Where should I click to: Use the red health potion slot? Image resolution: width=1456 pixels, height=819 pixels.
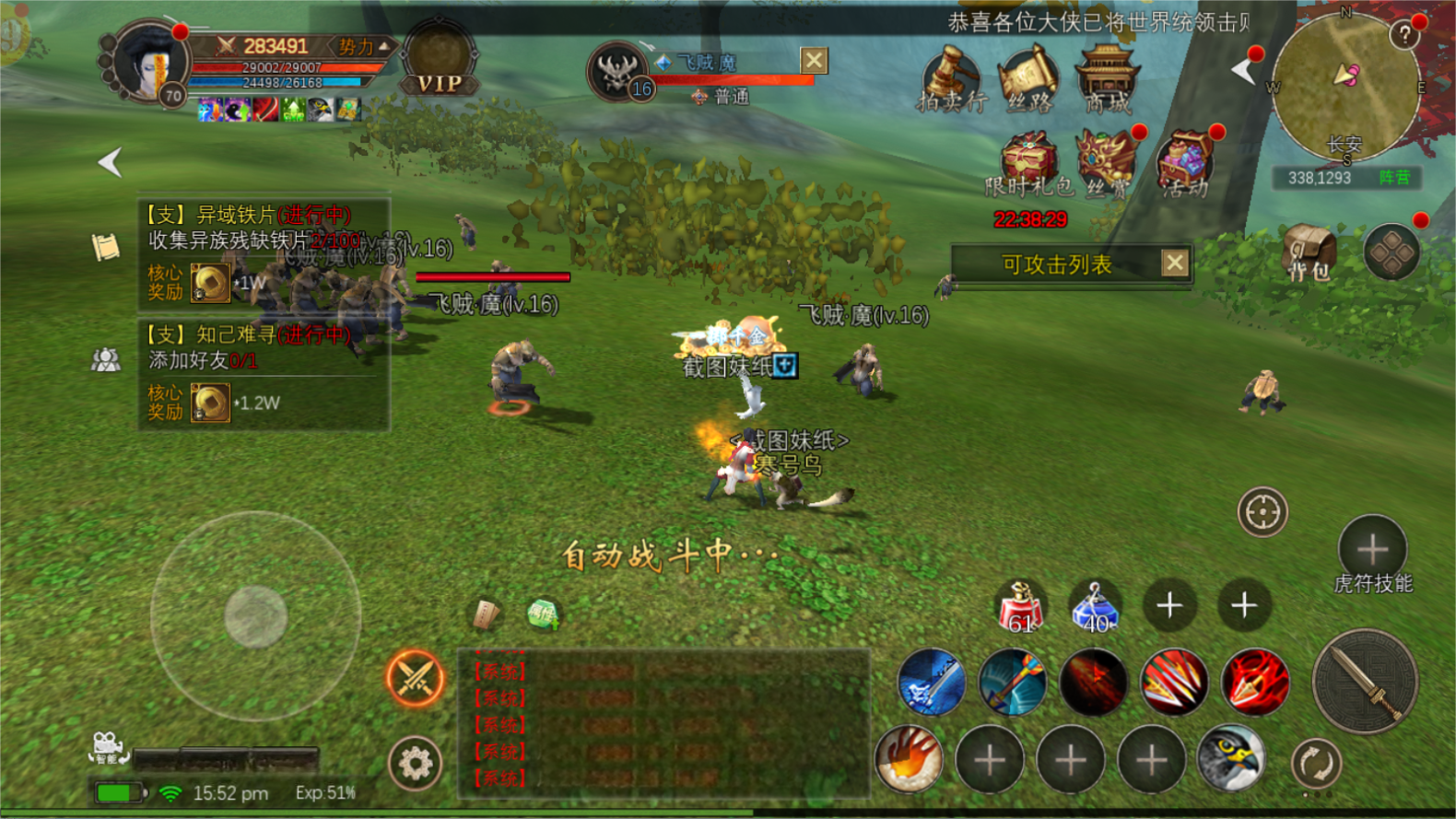pyautogui.click(x=1020, y=608)
